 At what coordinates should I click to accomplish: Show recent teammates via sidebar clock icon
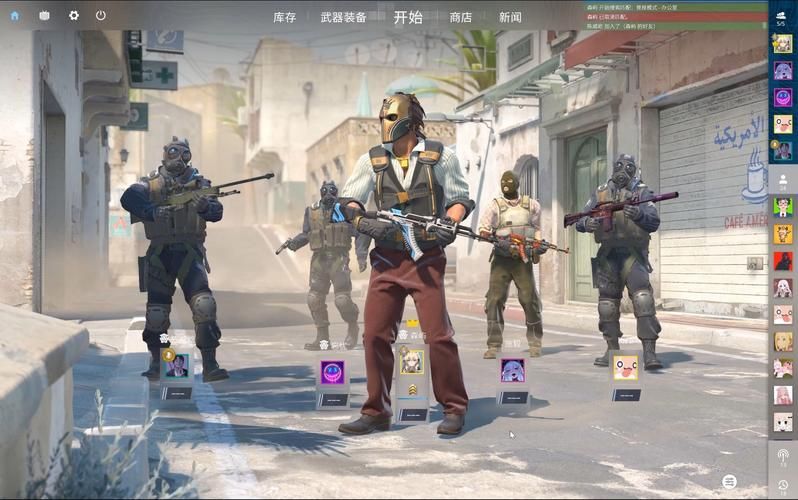pyautogui.click(x=783, y=485)
